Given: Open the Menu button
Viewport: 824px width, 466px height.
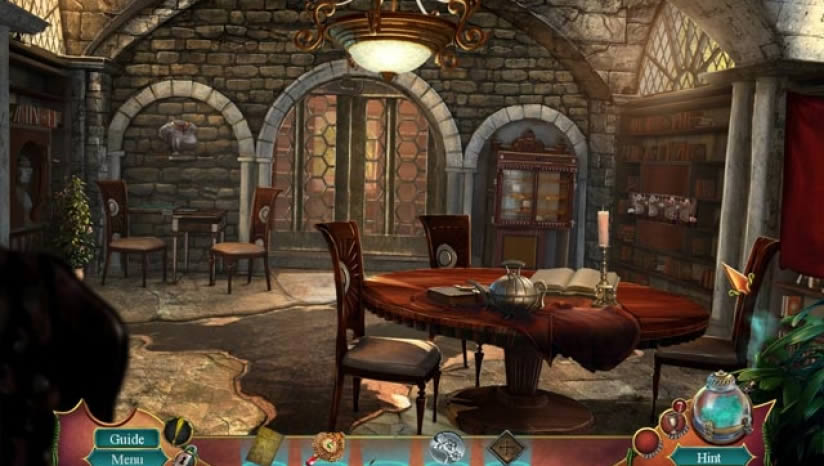Looking at the screenshot, I should pos(127,459).
